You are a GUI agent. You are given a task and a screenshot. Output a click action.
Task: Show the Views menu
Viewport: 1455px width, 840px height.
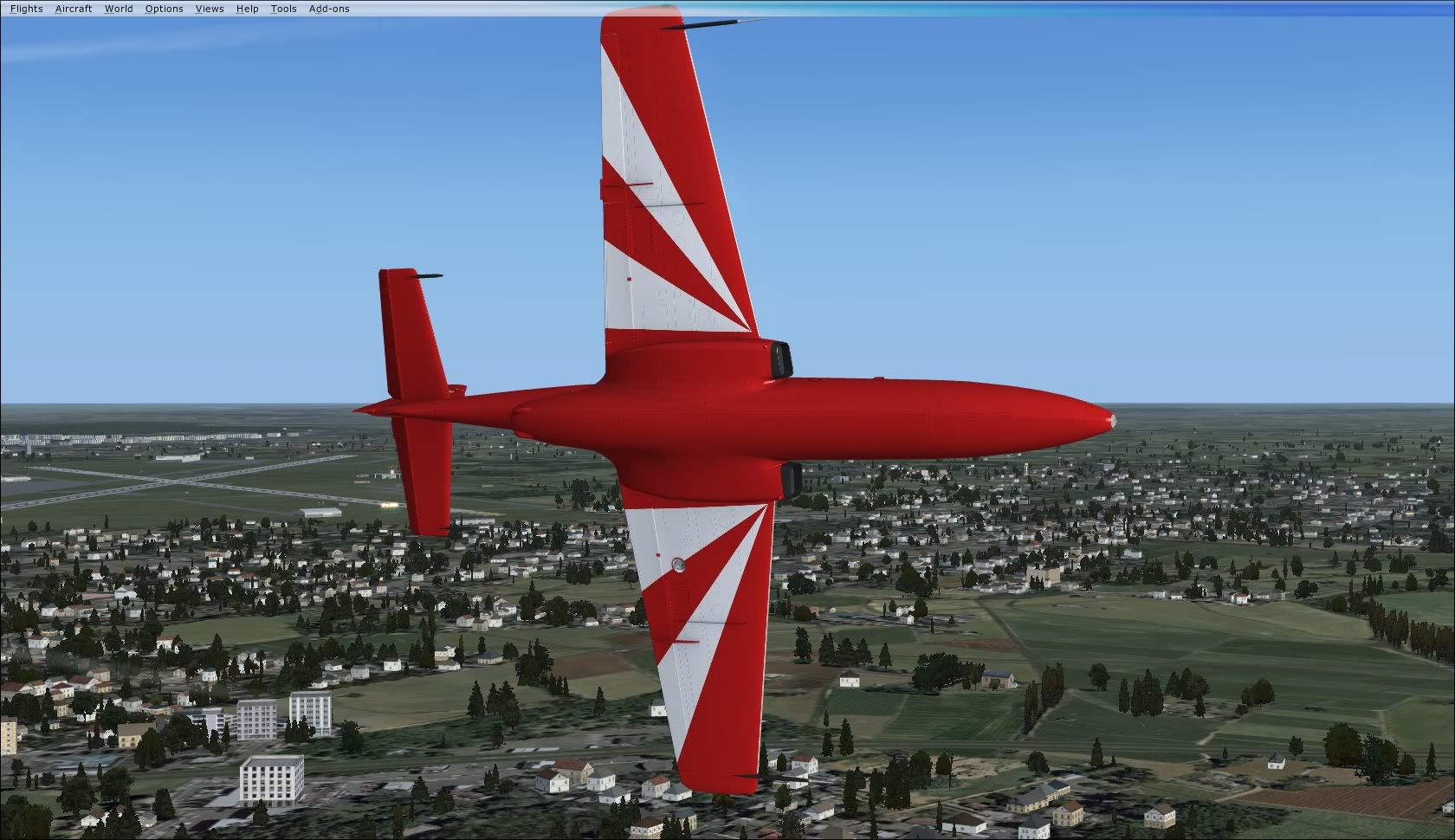click(x=210, y=9)
